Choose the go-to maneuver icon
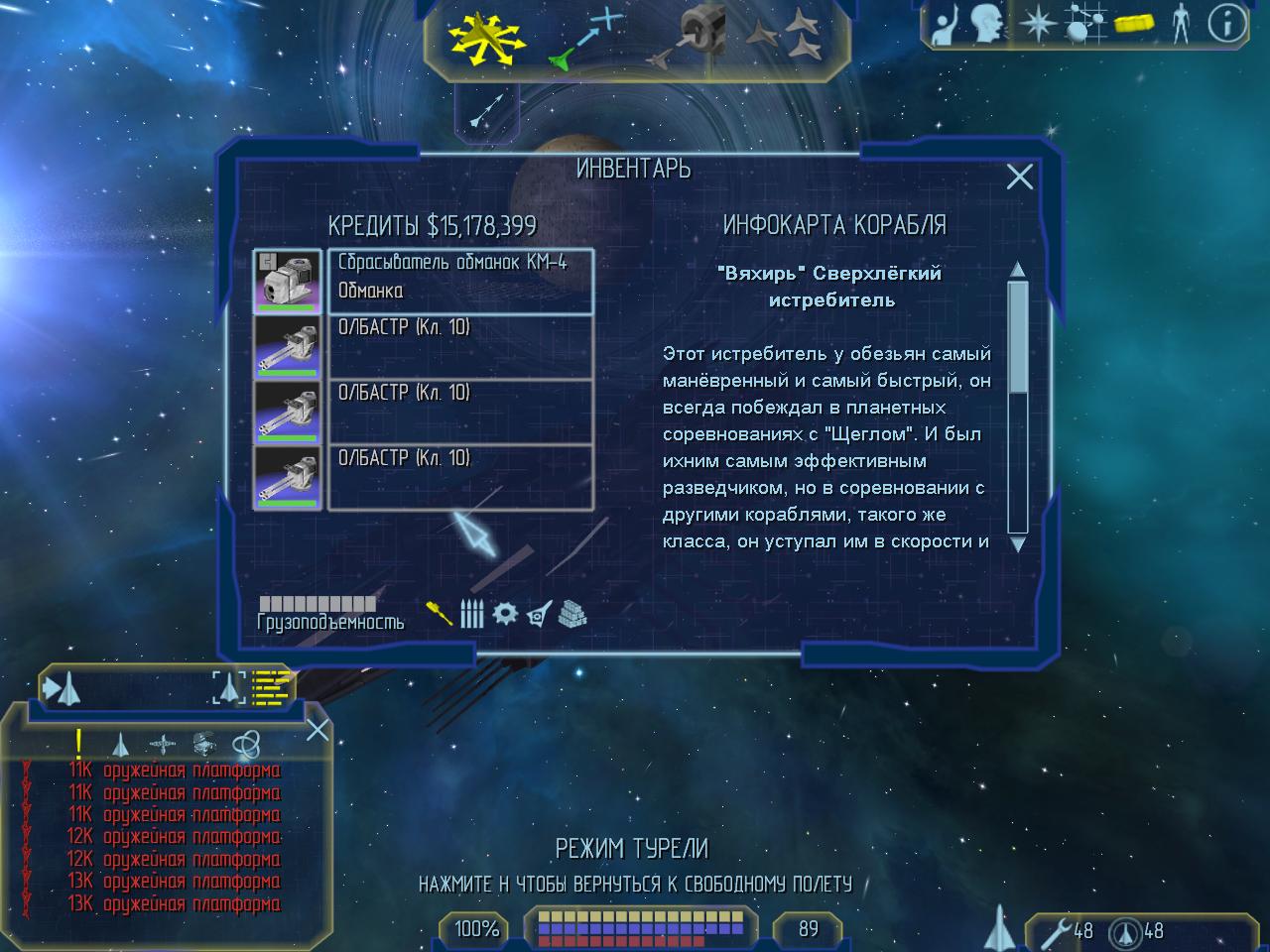Image resolution: width=1270 pixels, height=952 pixels. 585,38
